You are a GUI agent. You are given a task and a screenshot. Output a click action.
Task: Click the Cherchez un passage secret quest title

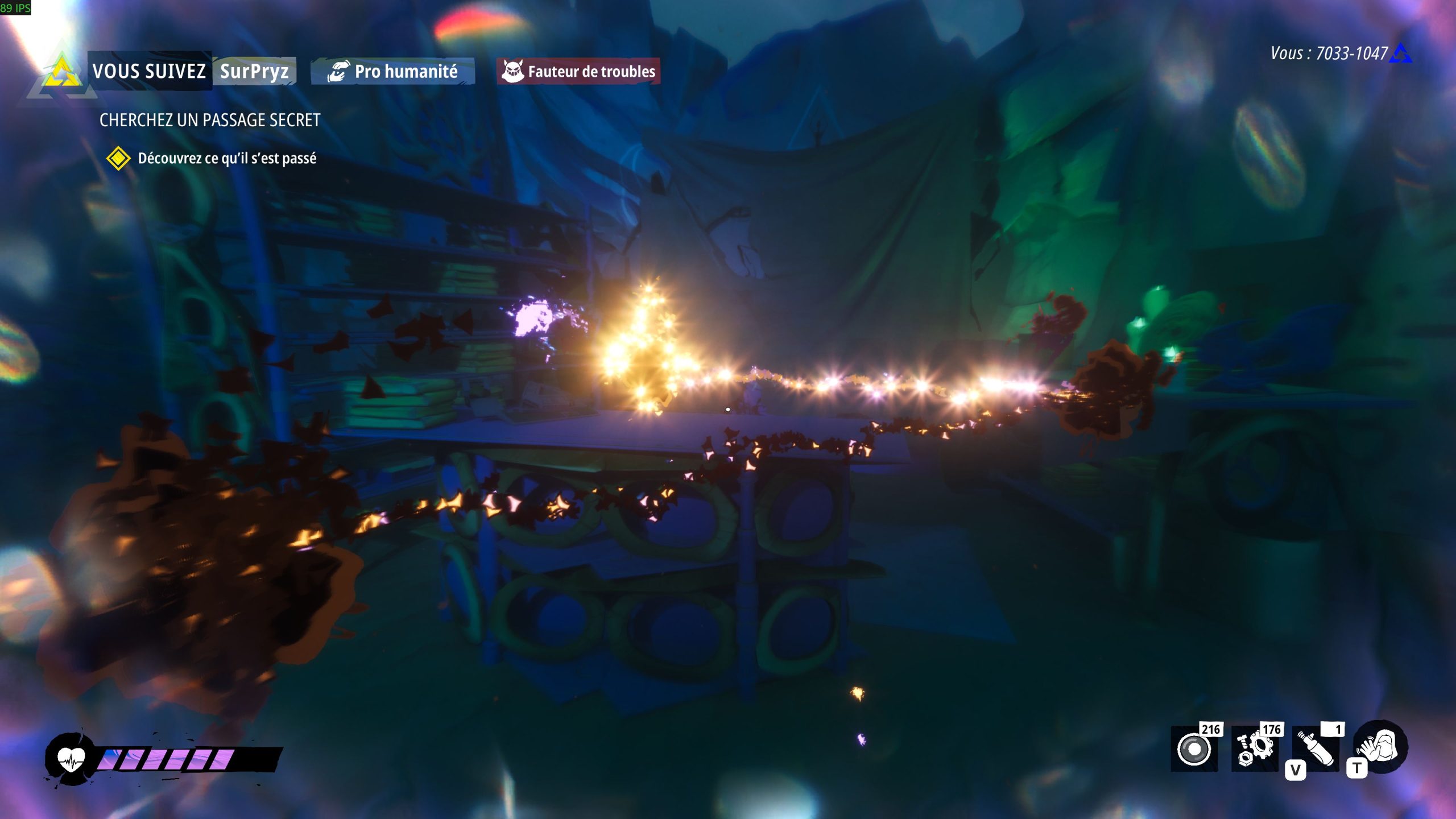tap(210, 120)
